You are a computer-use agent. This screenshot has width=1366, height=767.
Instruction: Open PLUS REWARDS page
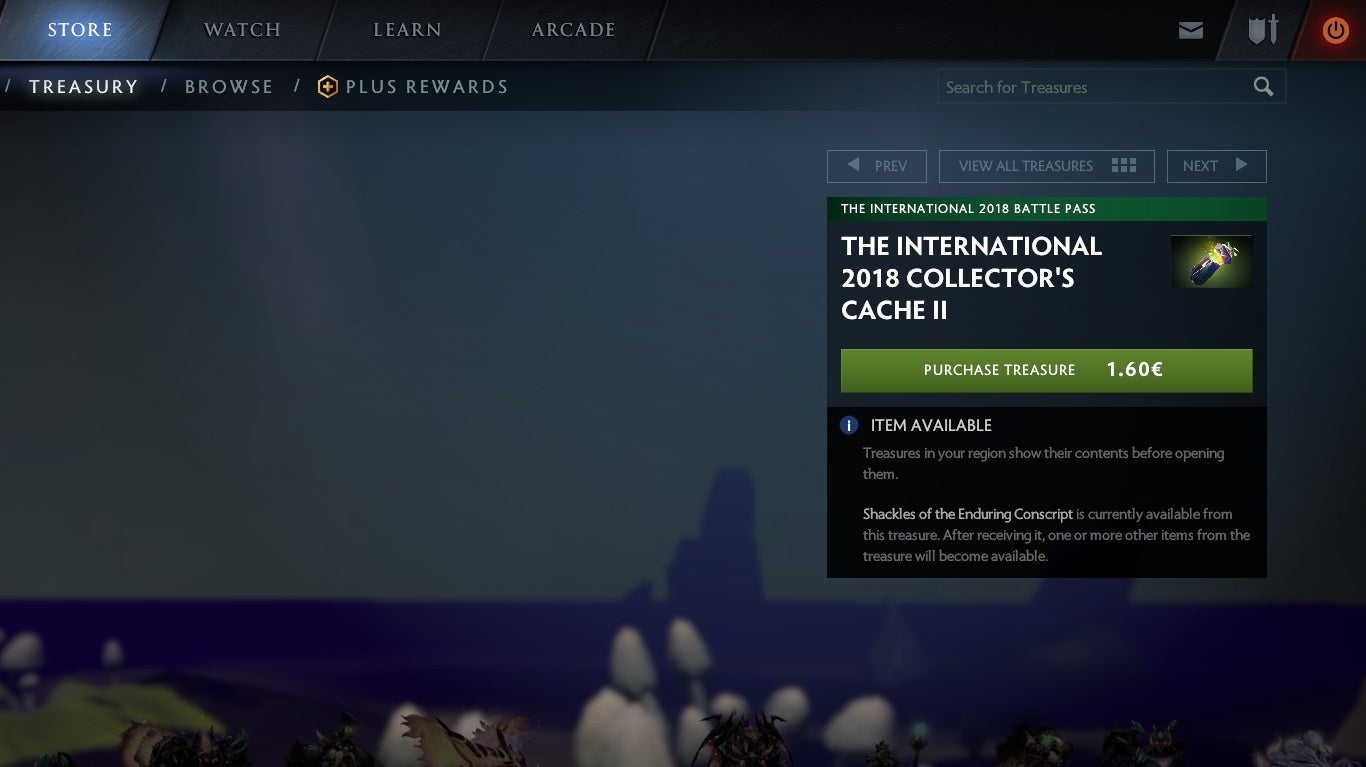pyautogui.click(x=427, y=87)
